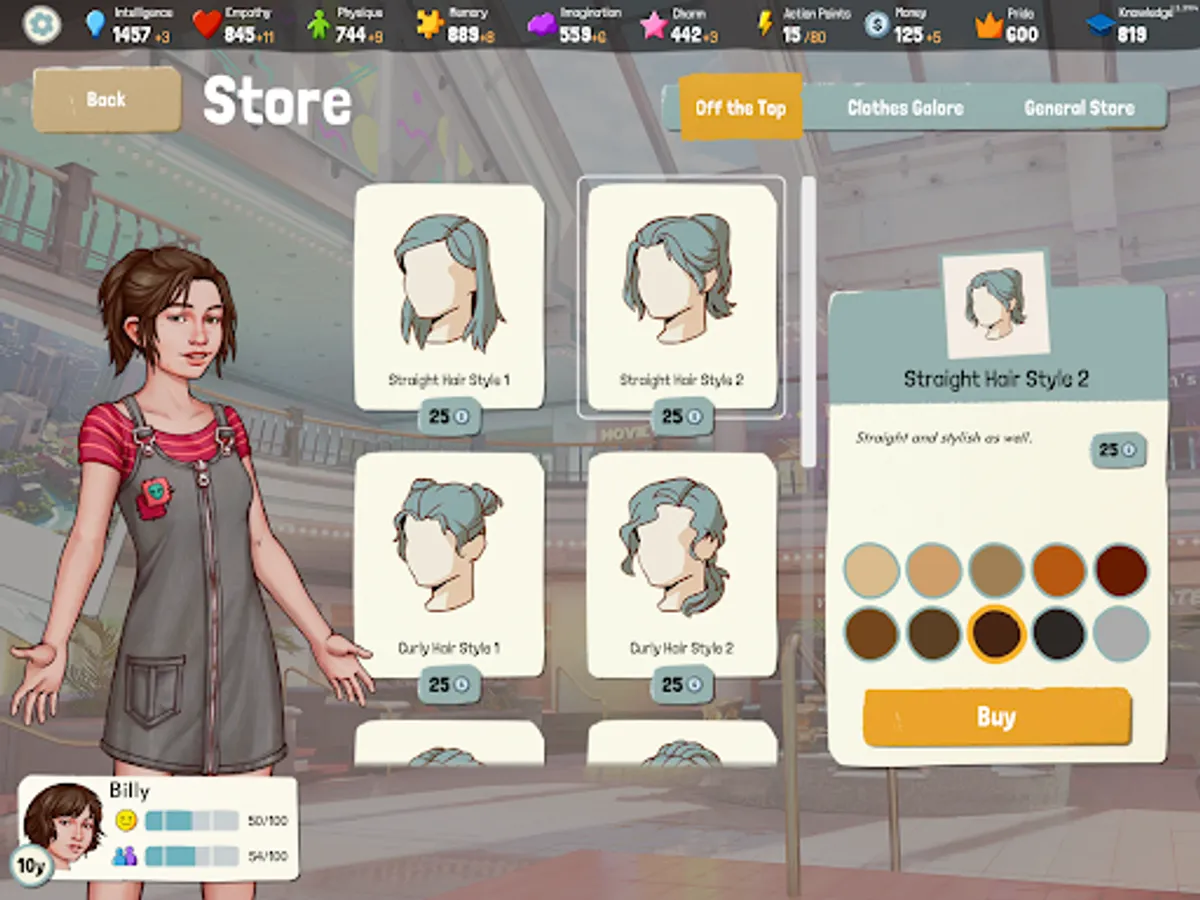Select the dark red-brown hair color swatch
This screenshot has height=900, width=1200.
pyautogui.click(x=1120, y=571)
